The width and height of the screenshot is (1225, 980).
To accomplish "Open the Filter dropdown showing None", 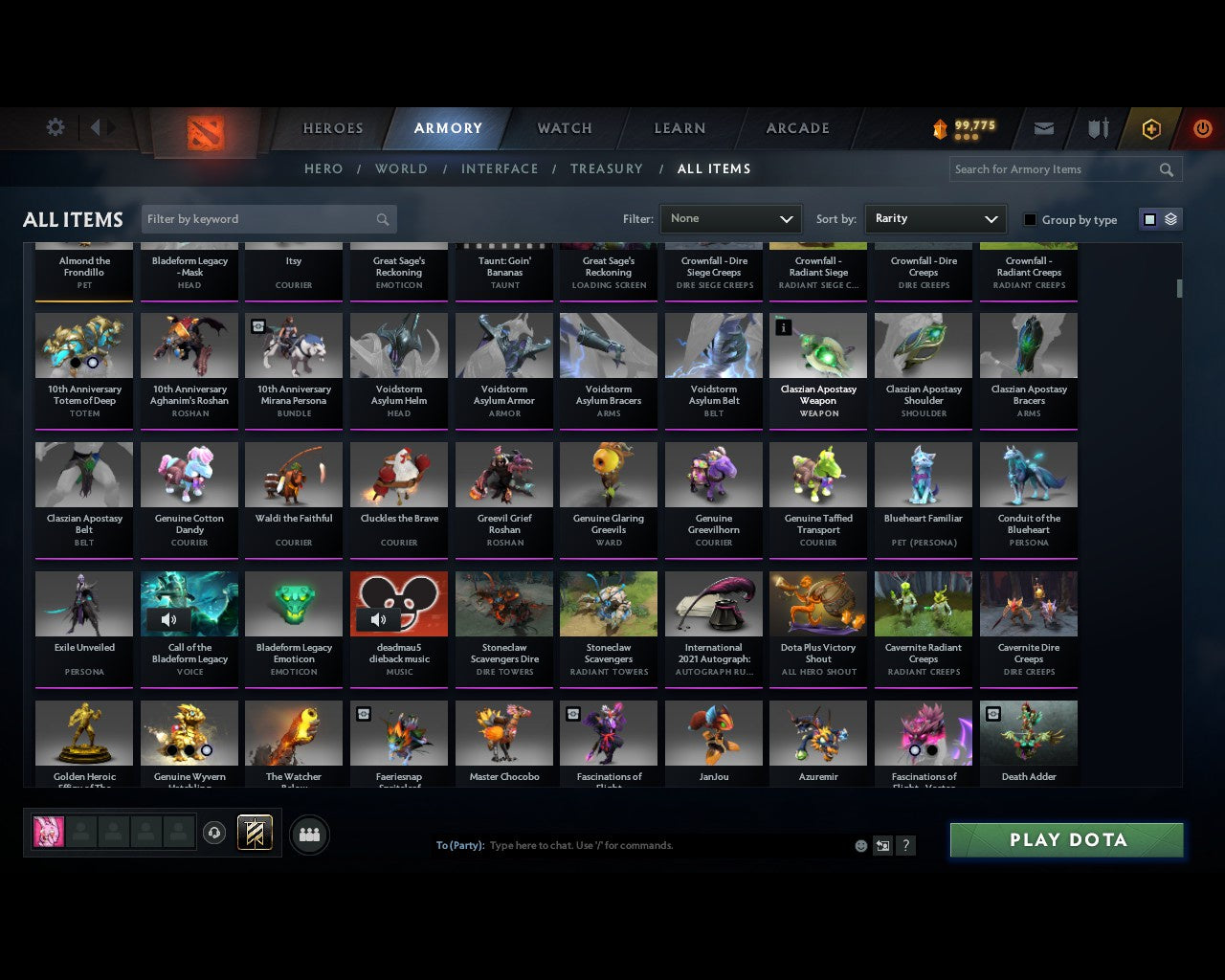I will [730, 218].
